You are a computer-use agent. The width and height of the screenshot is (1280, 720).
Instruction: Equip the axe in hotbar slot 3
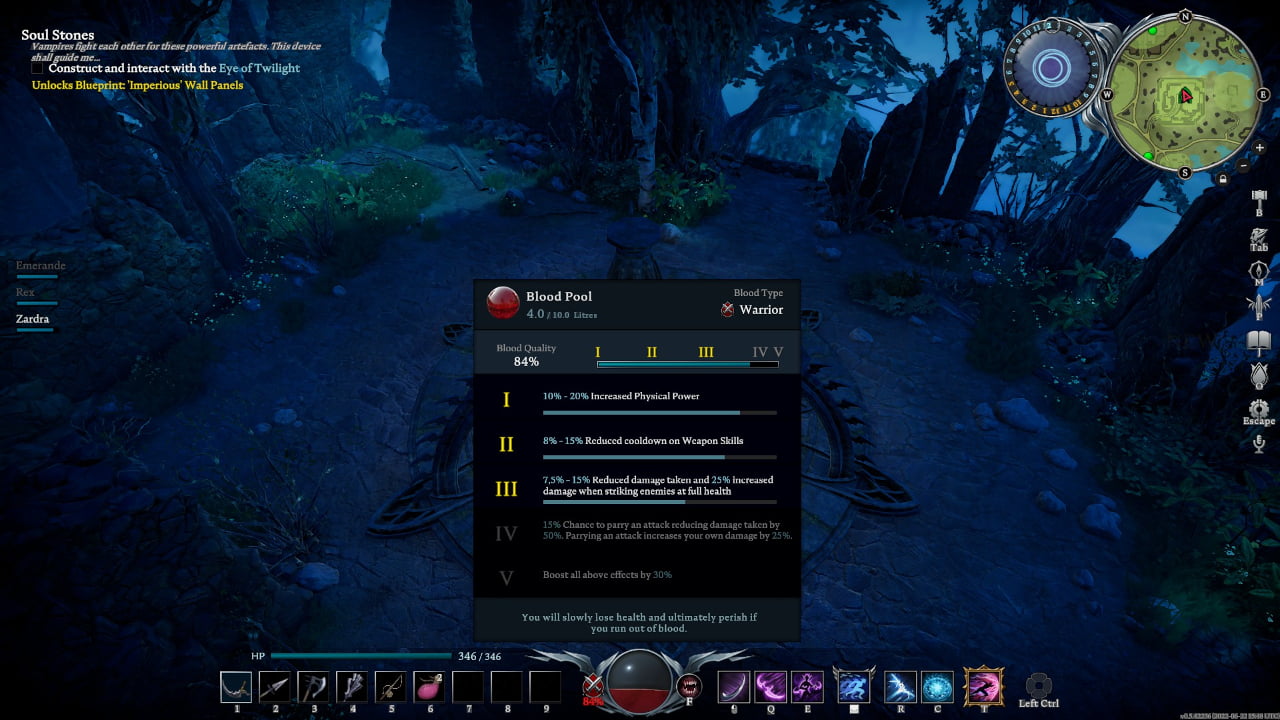tap(313, 687)
